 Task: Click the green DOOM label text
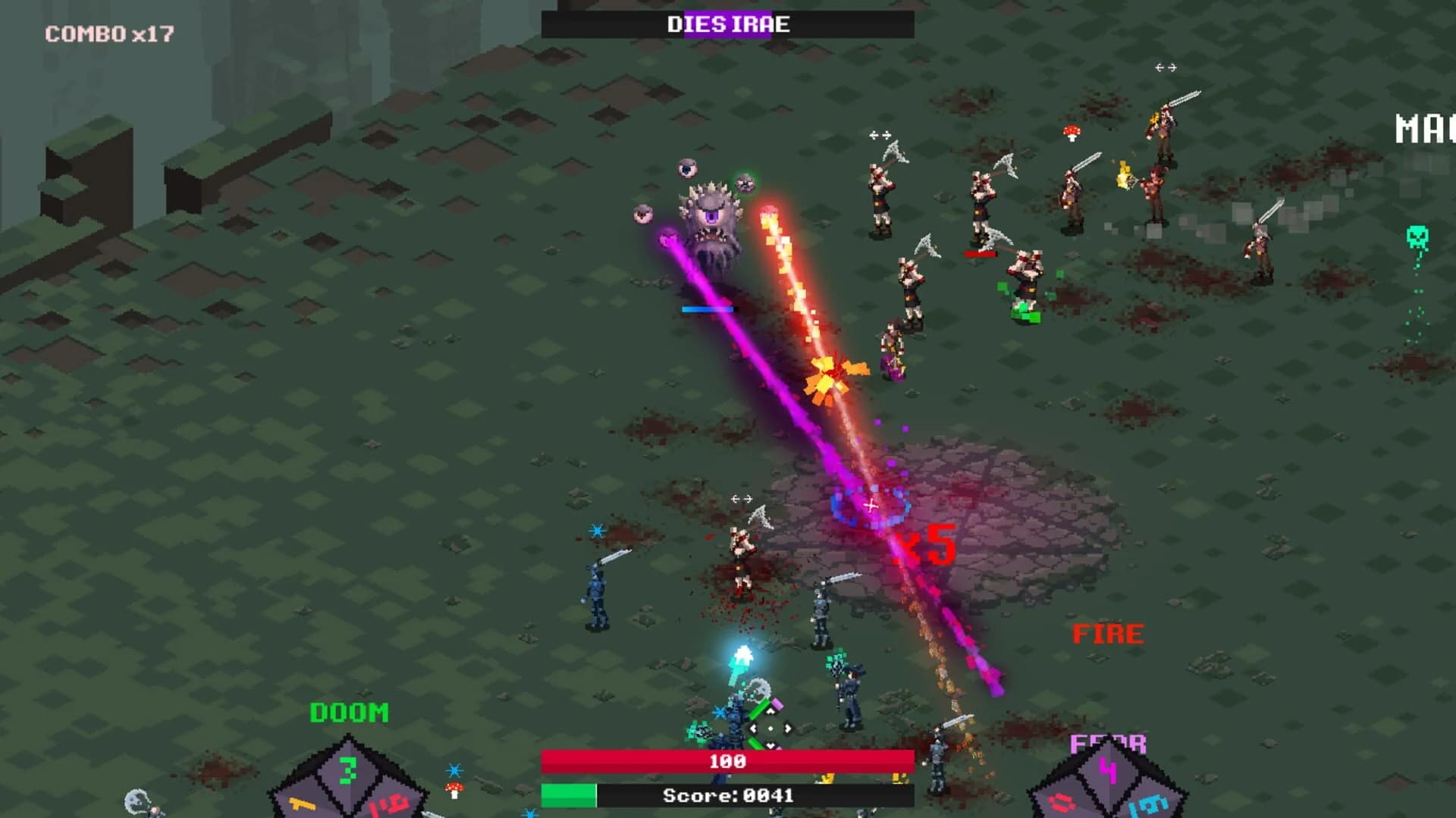pos(349,714)
